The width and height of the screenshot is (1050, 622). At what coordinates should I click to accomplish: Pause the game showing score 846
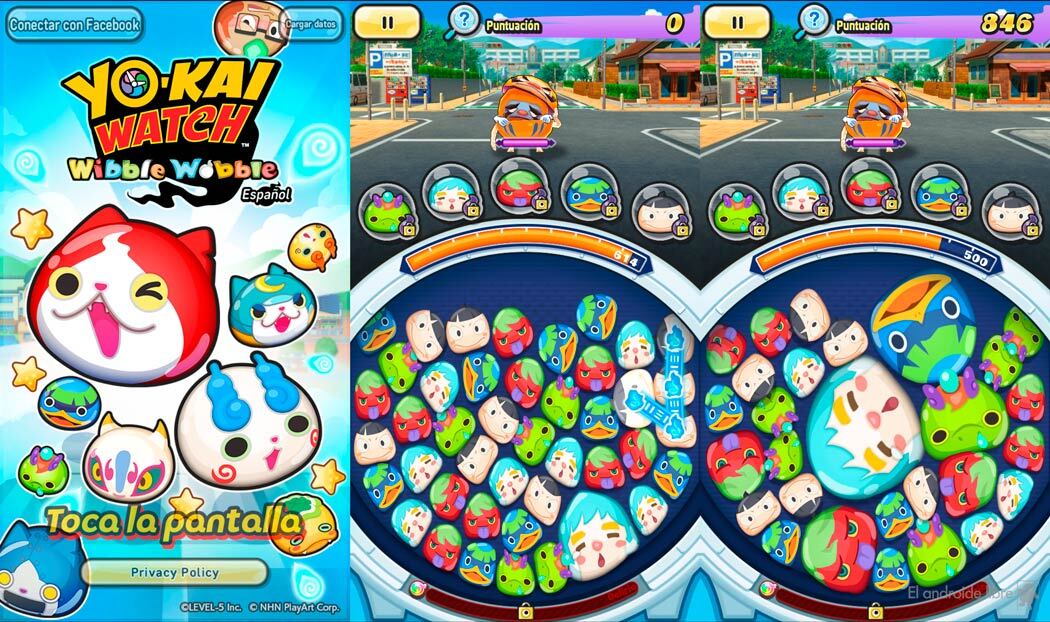coord(737,20)
